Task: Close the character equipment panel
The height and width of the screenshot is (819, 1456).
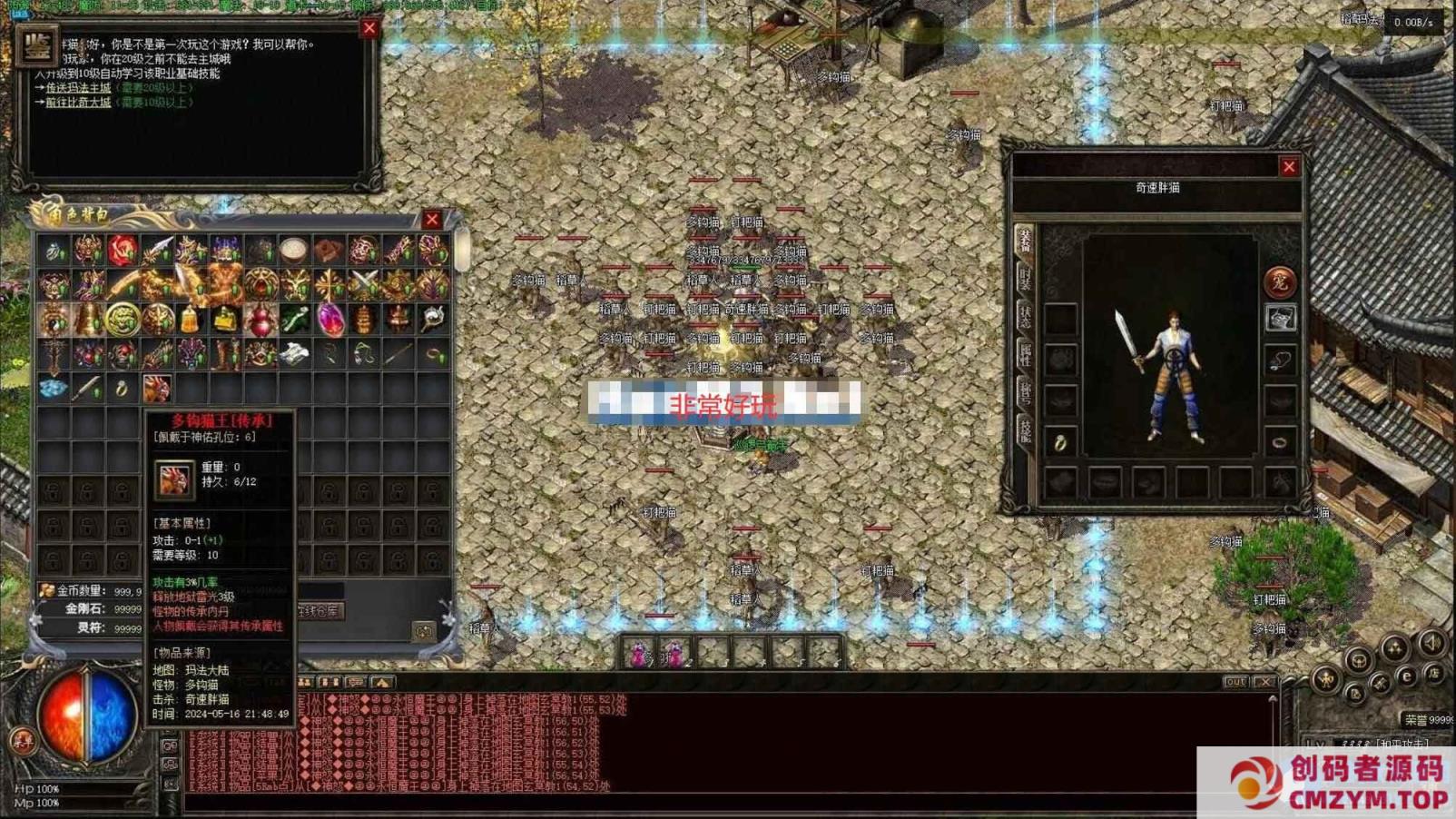Action: tap(1289, 167)
